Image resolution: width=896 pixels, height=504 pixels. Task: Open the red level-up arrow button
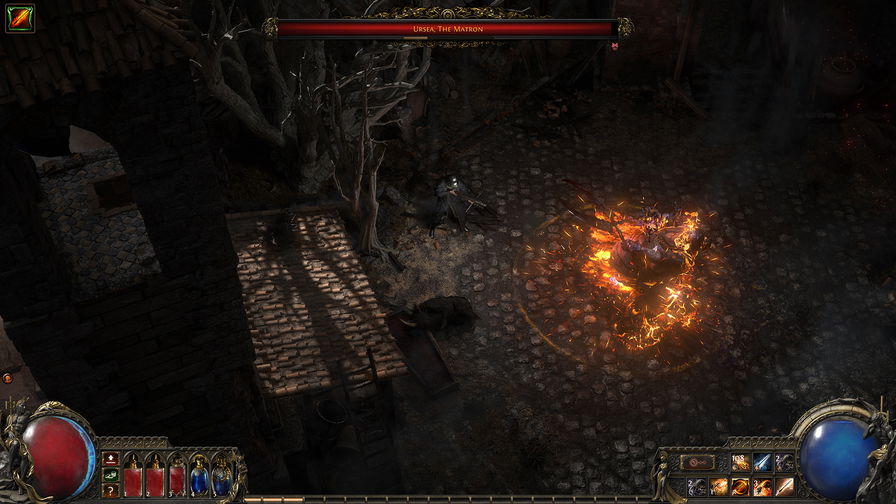(110, 459)
